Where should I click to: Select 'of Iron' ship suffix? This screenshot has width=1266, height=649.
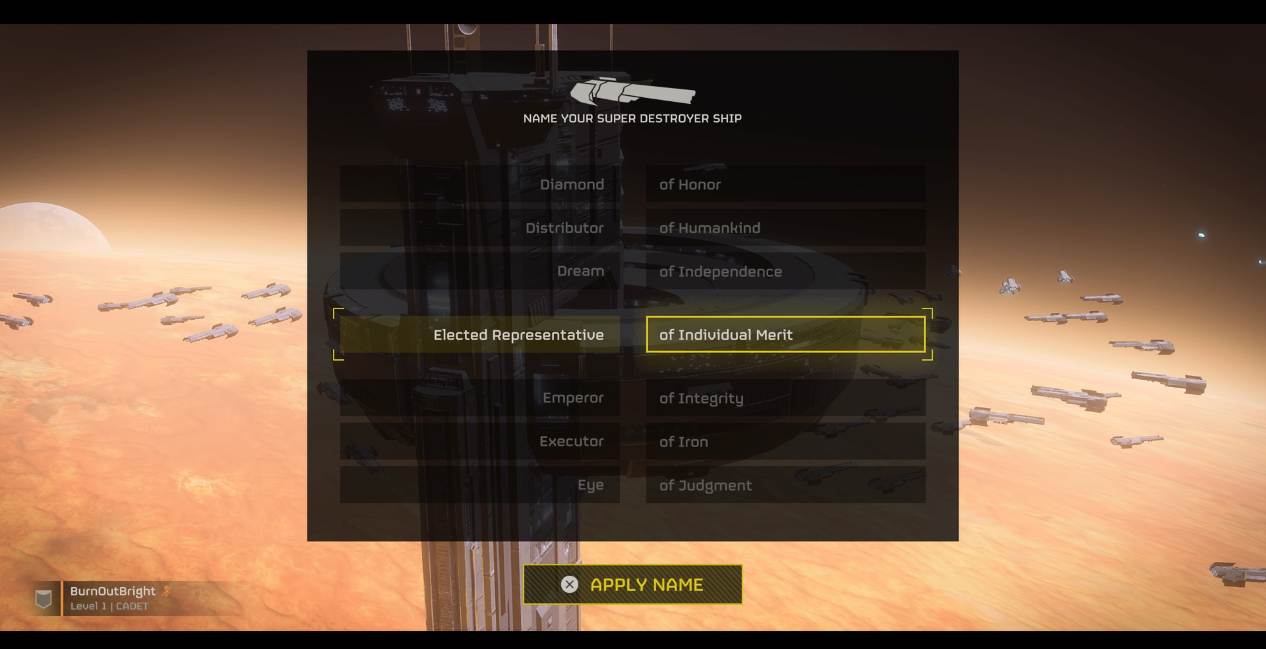[x=785, y=442]
